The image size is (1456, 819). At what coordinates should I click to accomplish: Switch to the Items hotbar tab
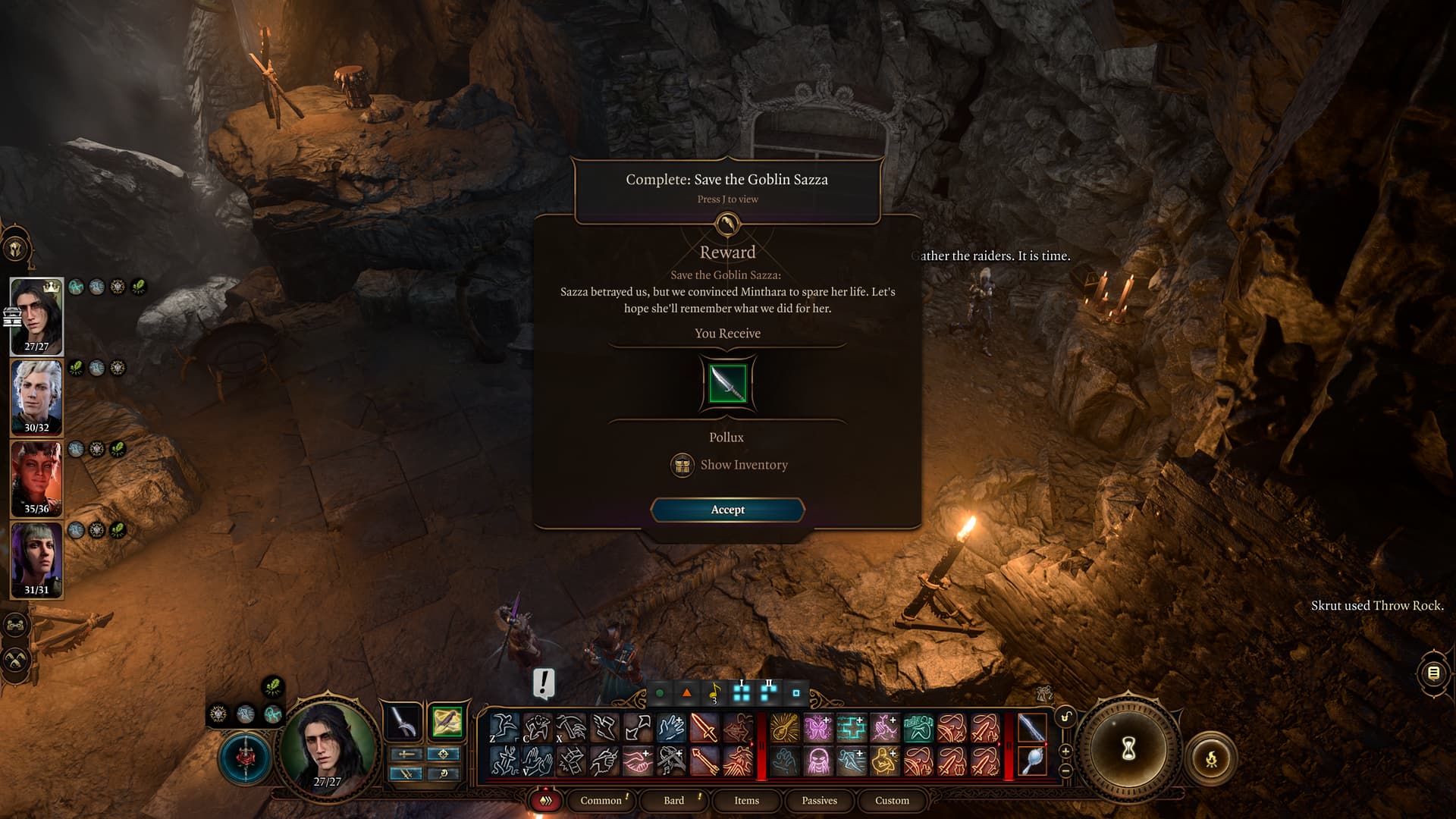tap(746, 800)
